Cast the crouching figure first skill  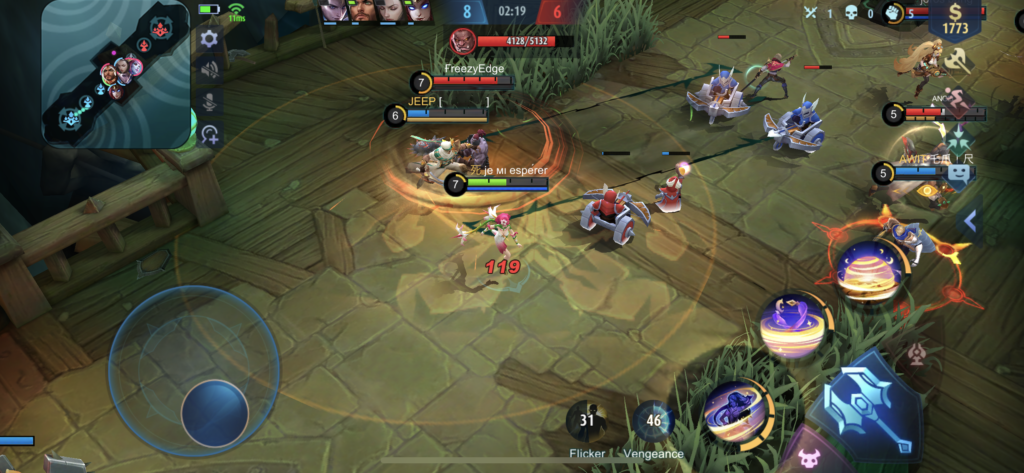coord(736,412)
